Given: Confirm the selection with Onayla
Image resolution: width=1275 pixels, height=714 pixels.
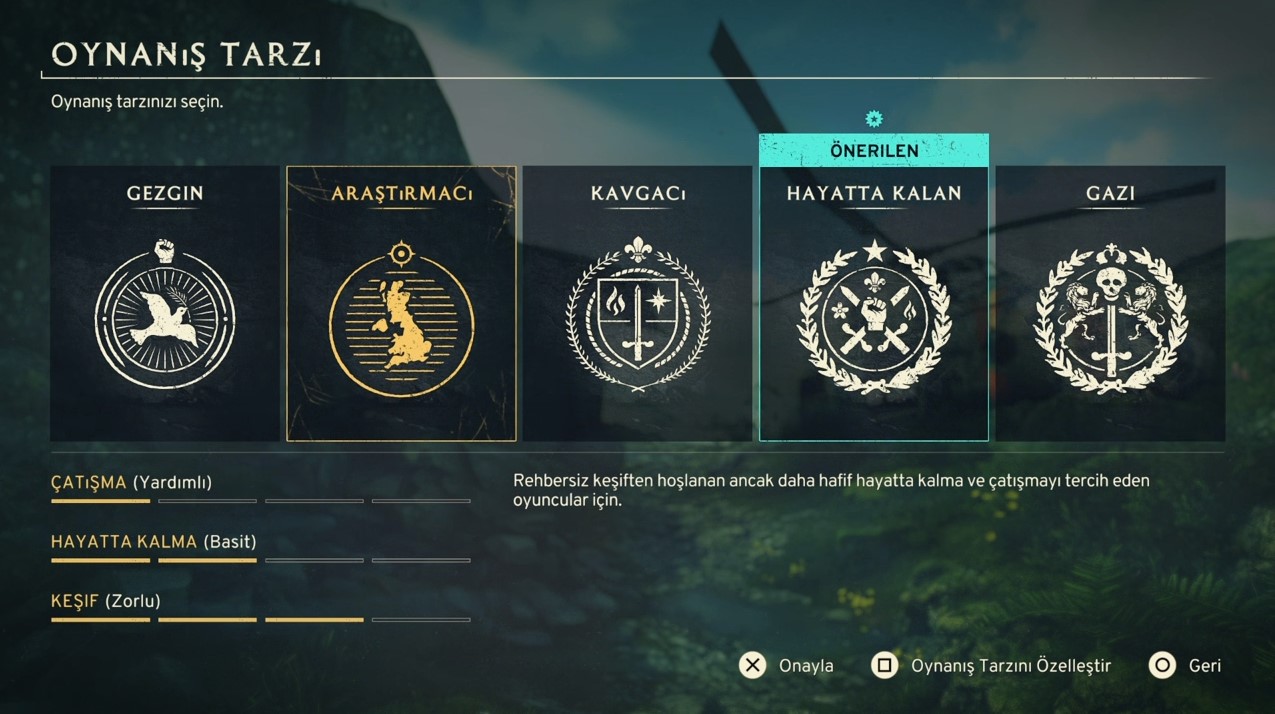Looking at the screenshot, I should 787,666.
